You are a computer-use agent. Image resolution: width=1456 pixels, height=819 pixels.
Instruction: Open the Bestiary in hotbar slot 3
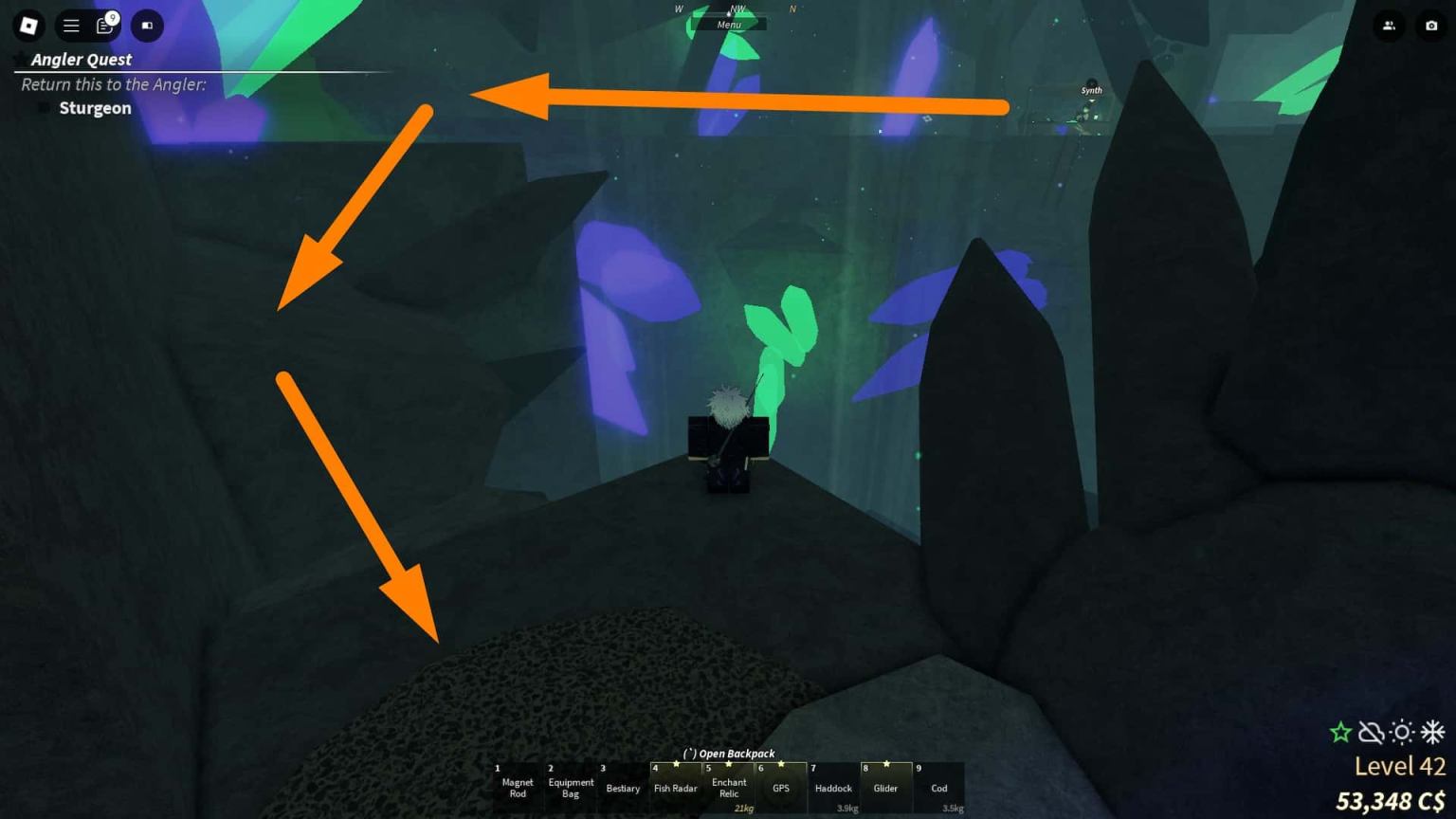(622, 788)
